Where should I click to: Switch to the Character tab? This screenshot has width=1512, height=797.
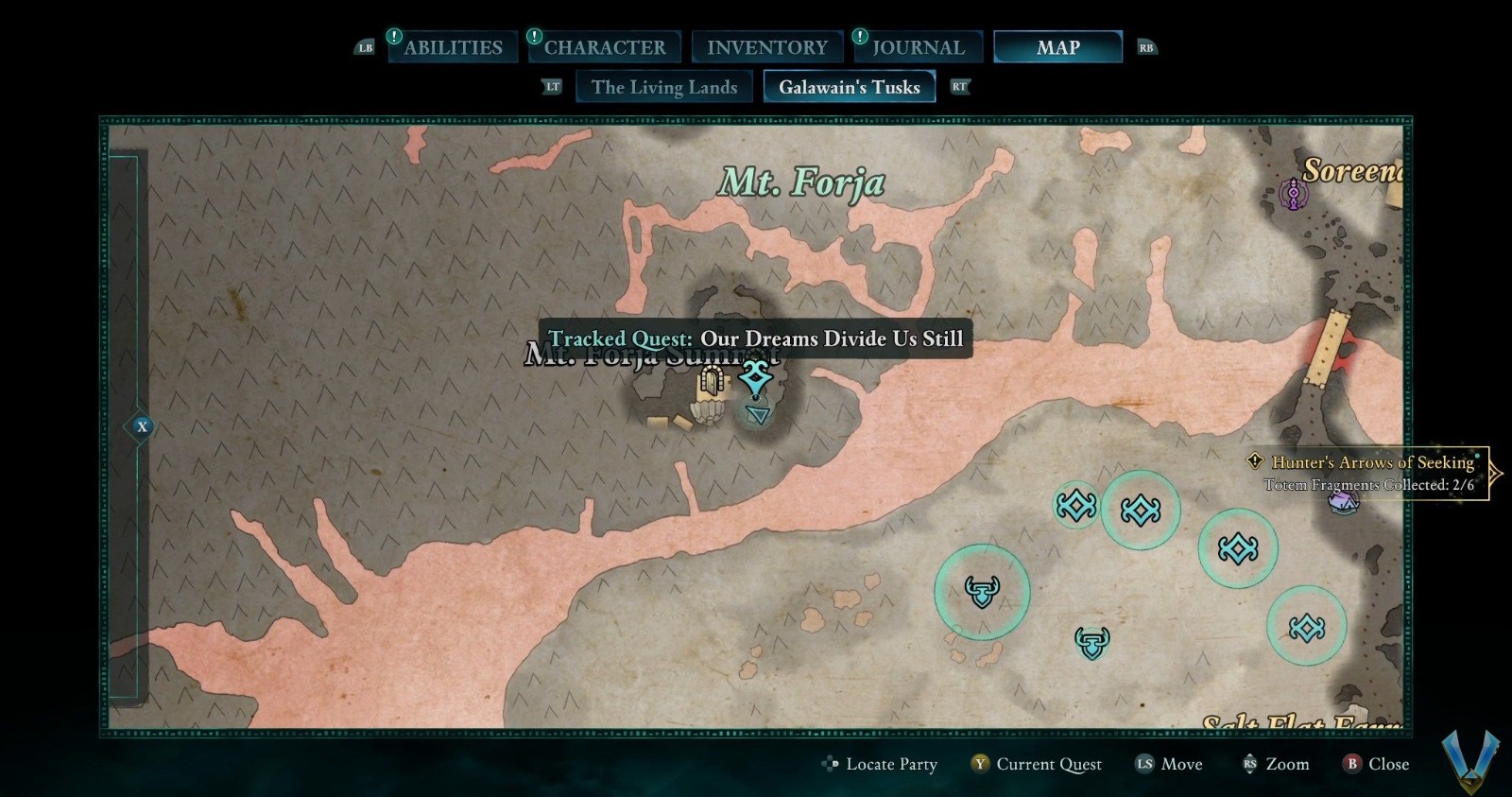[604, 47]
